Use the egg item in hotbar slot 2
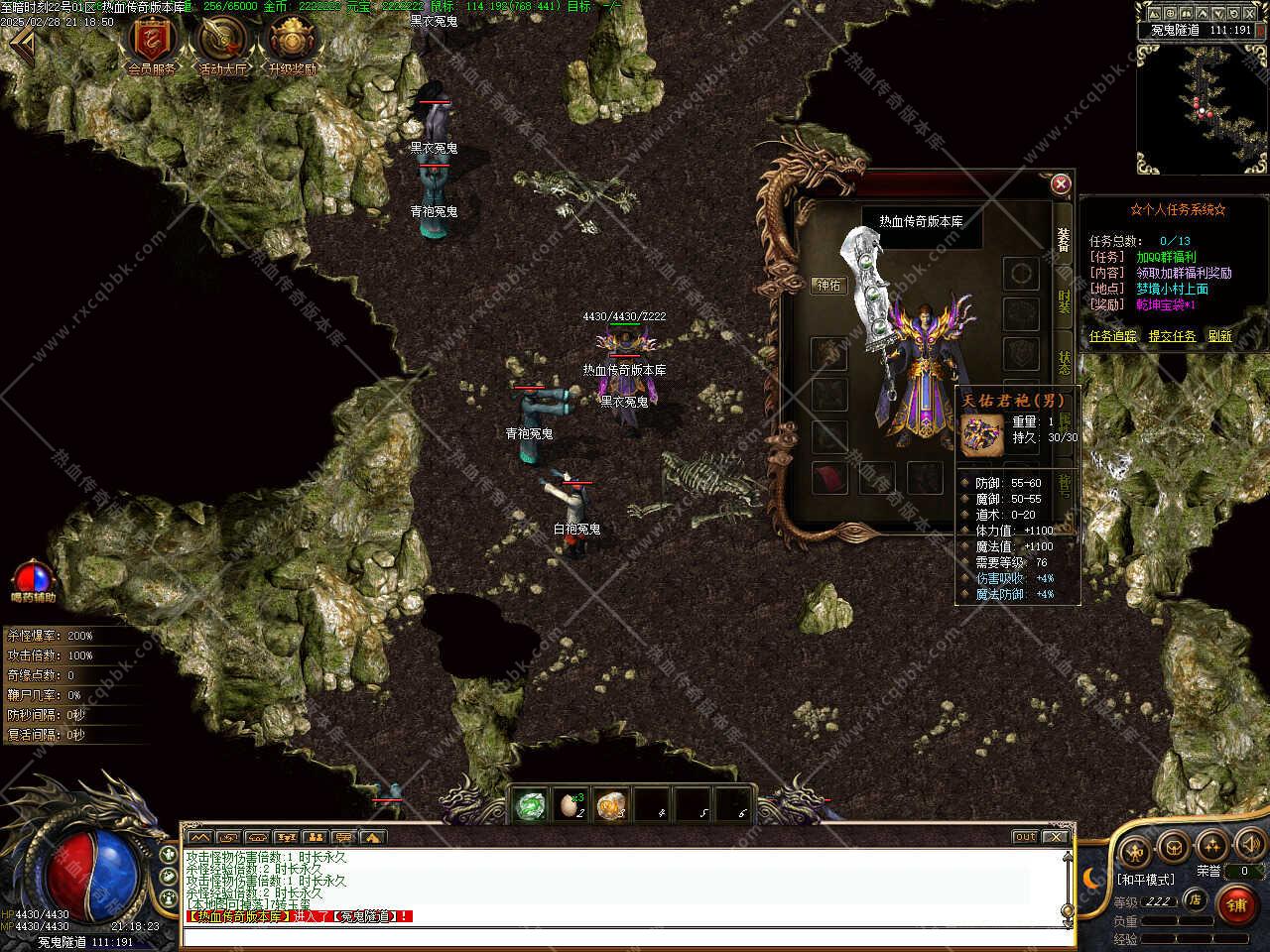 click(x=571, y=805)
